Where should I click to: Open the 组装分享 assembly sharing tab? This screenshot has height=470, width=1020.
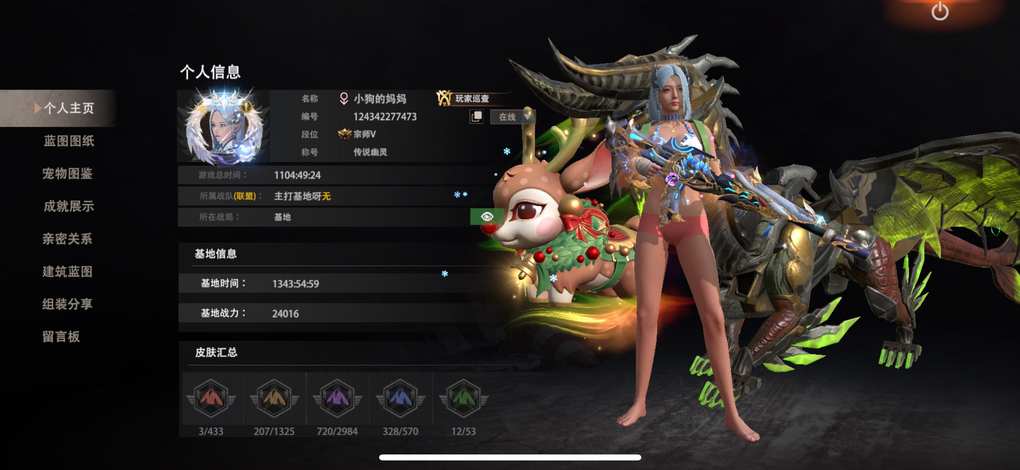pyautogui.click(x=68, y=304)
